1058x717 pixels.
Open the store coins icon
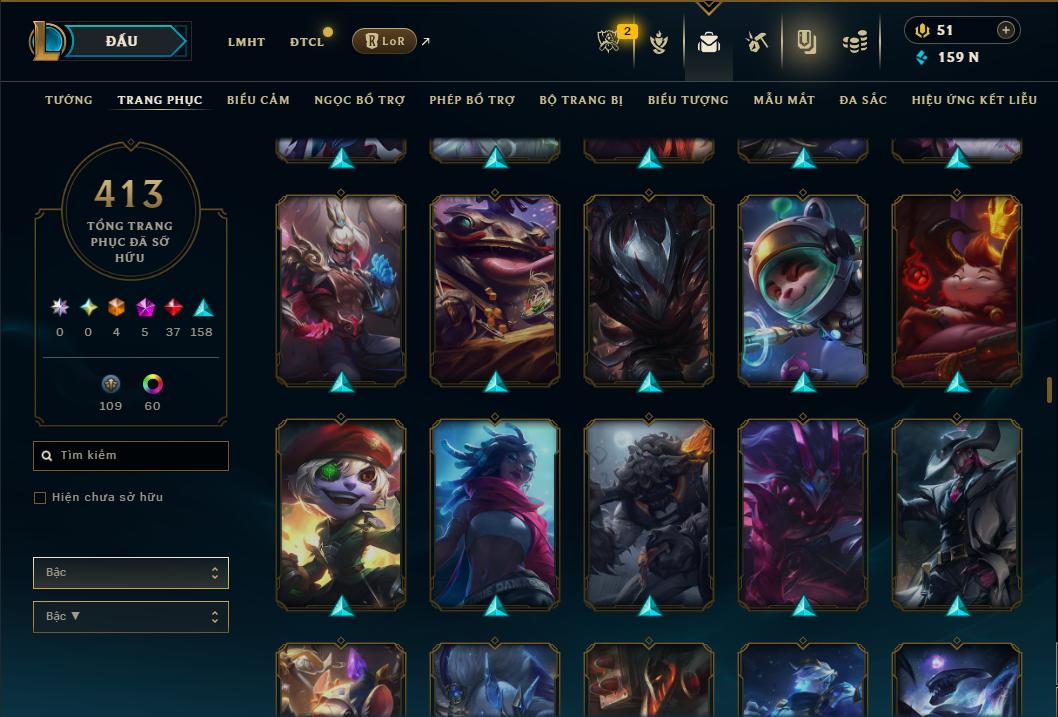click(854, 42)
